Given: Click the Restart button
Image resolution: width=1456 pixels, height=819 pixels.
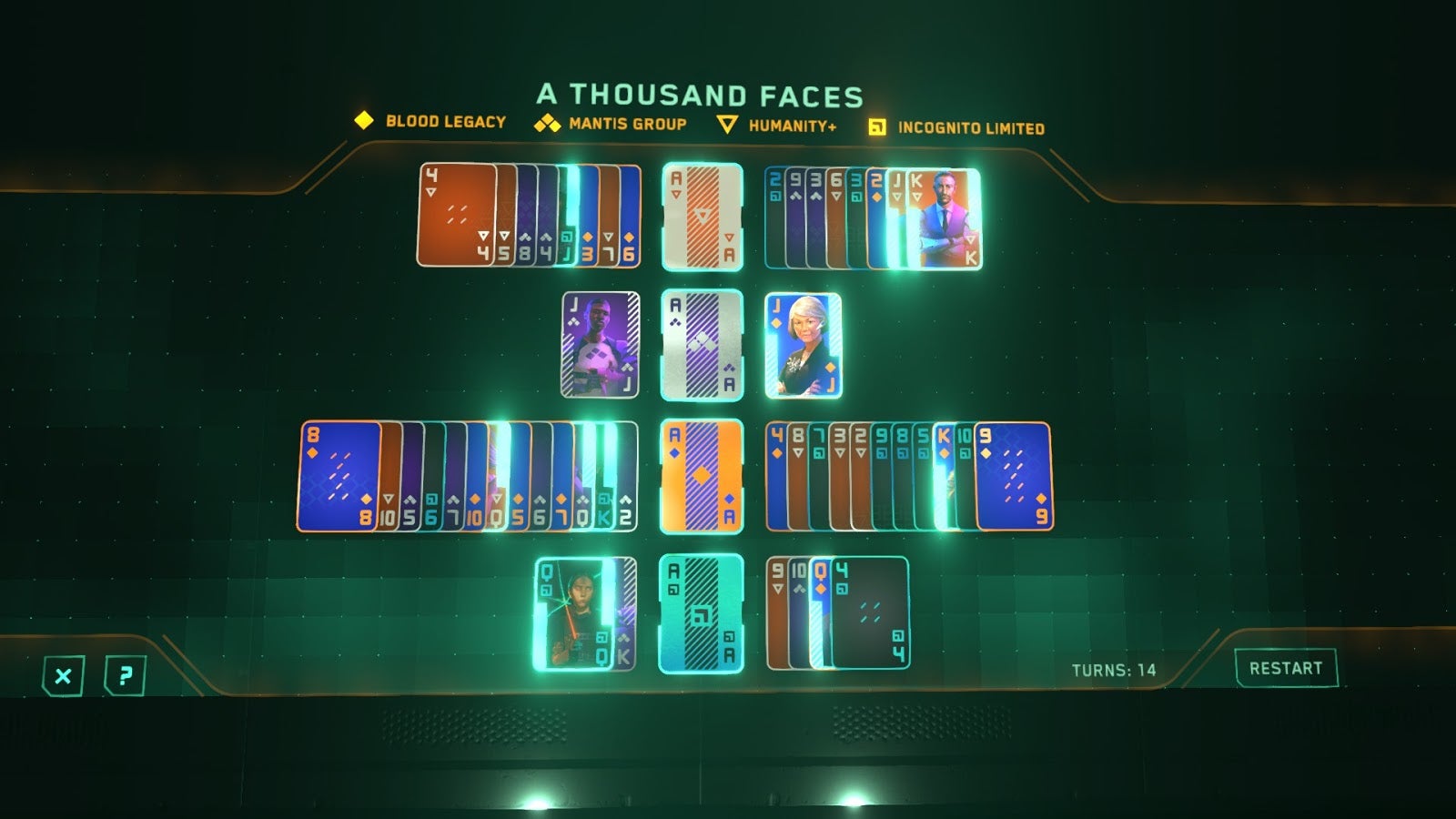Looking at the screenshot, I should pyautogui.click(x=1284, y=667).
